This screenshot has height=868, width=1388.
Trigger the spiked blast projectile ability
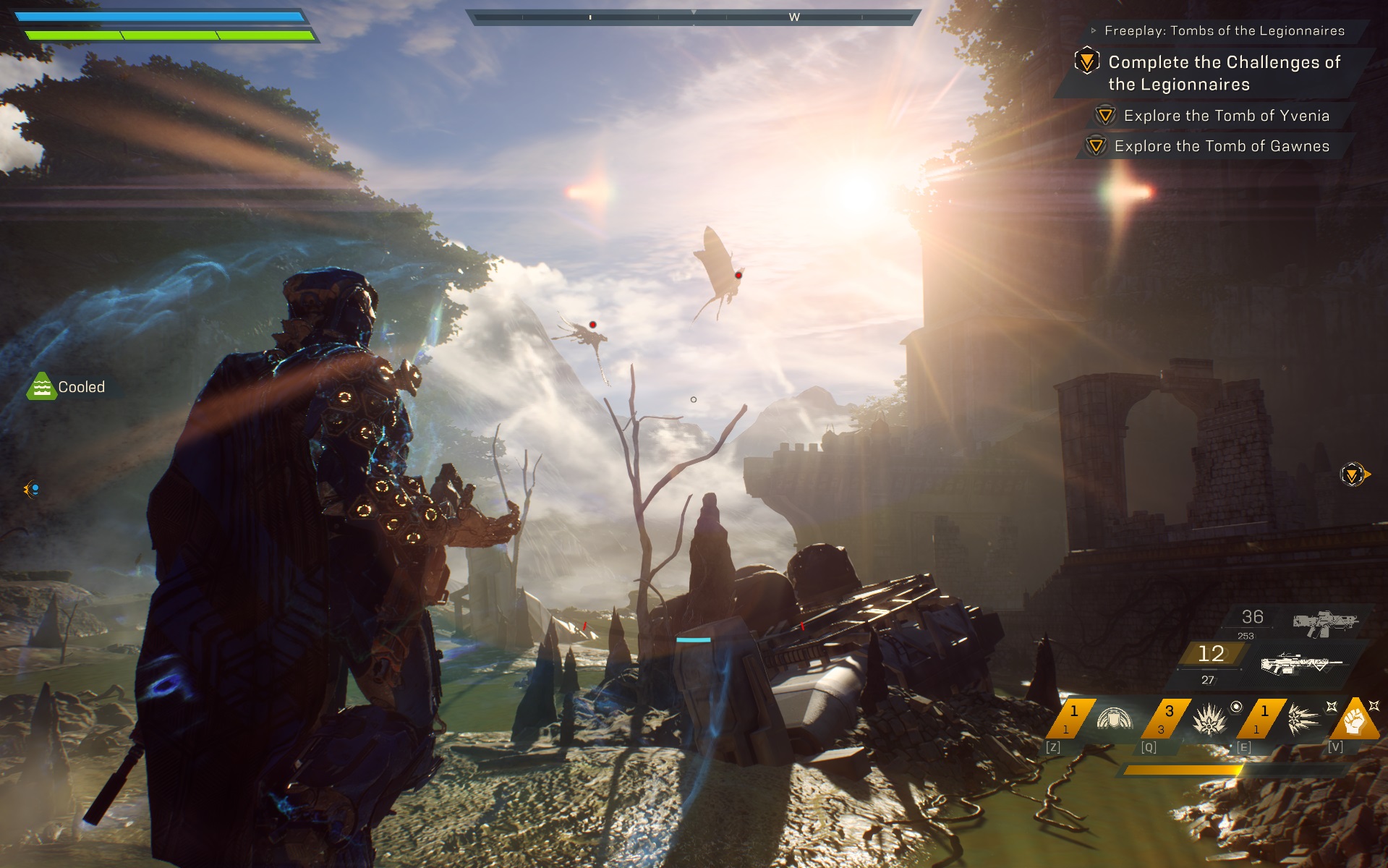[x=1303, y=720]
